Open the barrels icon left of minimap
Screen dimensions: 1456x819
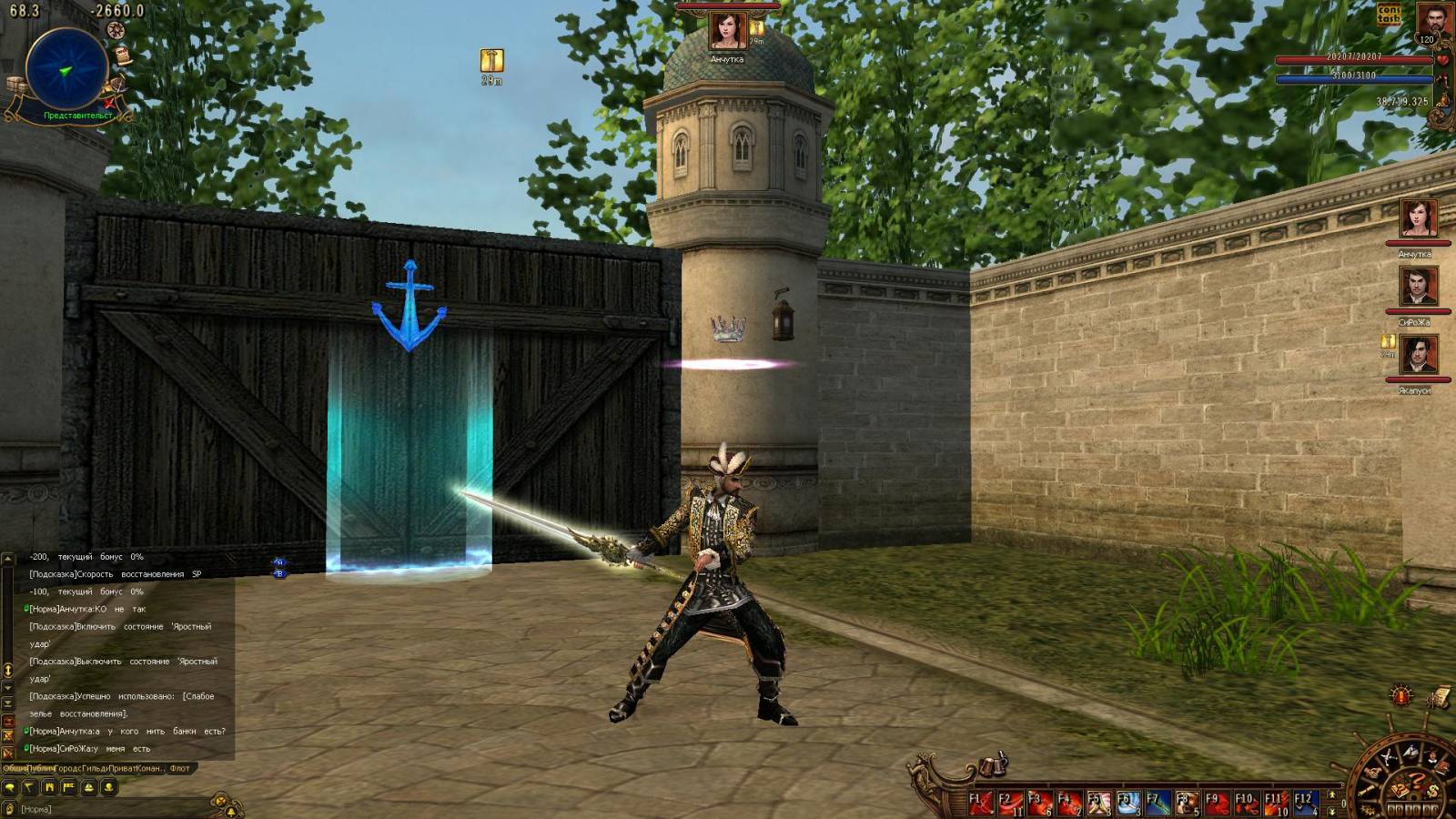click(15, 86)
